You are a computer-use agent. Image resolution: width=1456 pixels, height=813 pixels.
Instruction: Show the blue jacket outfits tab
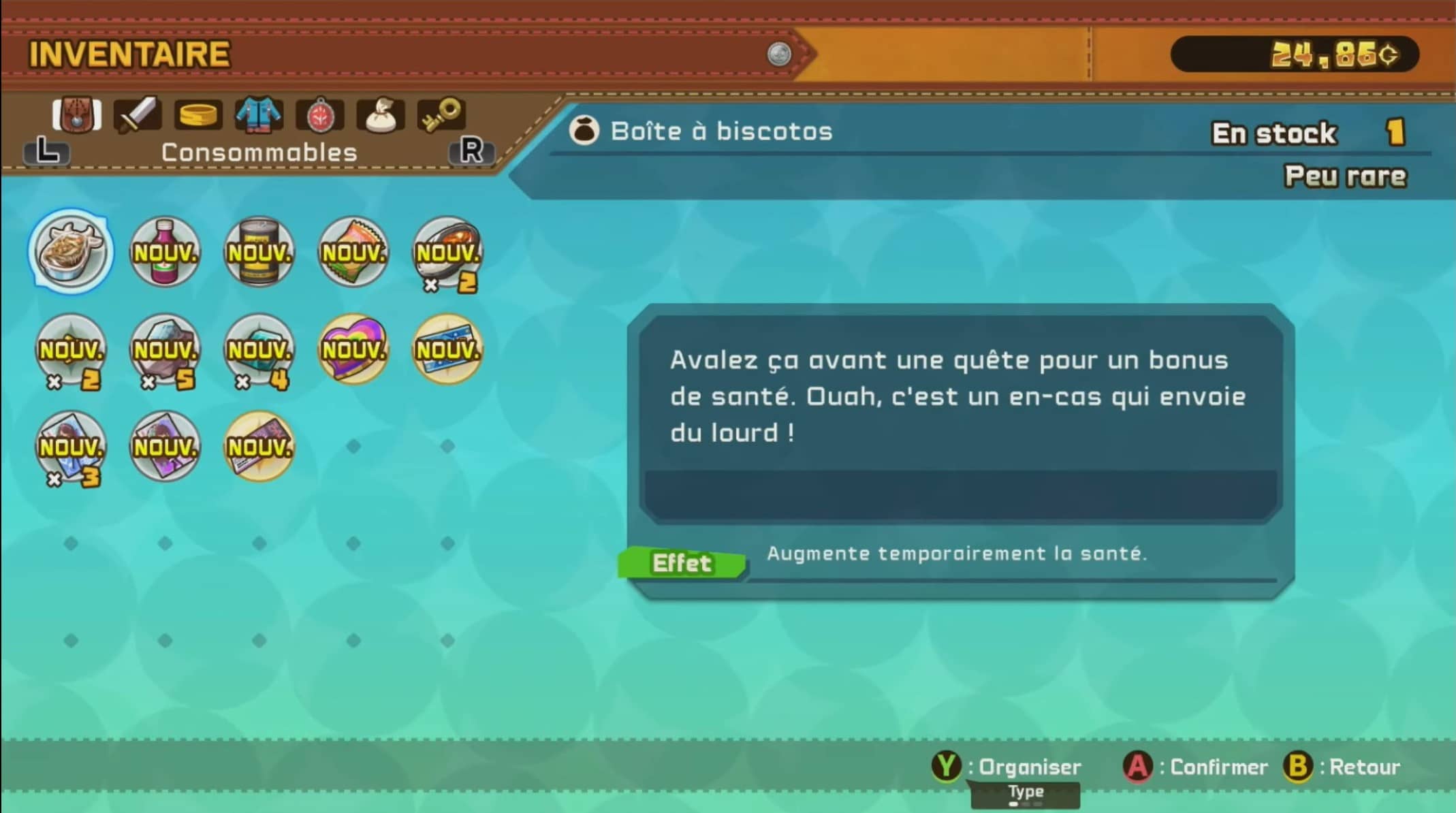point(259,114)
